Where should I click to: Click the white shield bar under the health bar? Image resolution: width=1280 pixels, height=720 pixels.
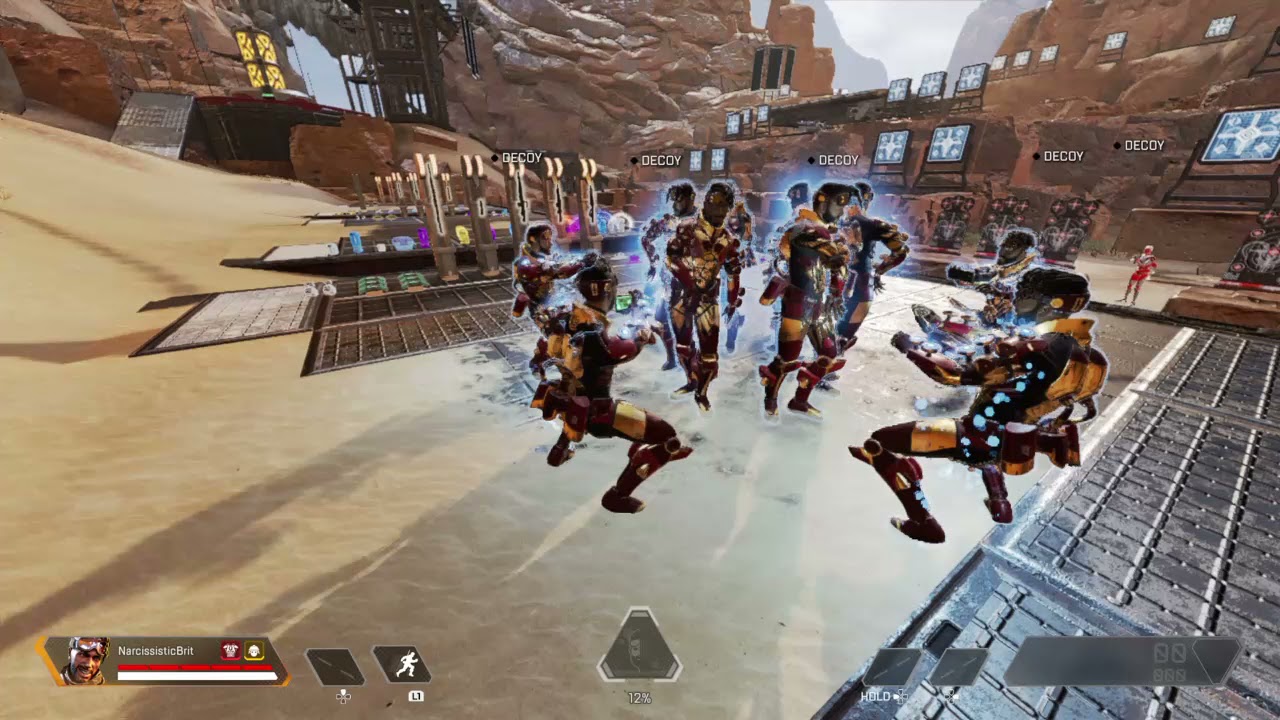click(200, 676)
